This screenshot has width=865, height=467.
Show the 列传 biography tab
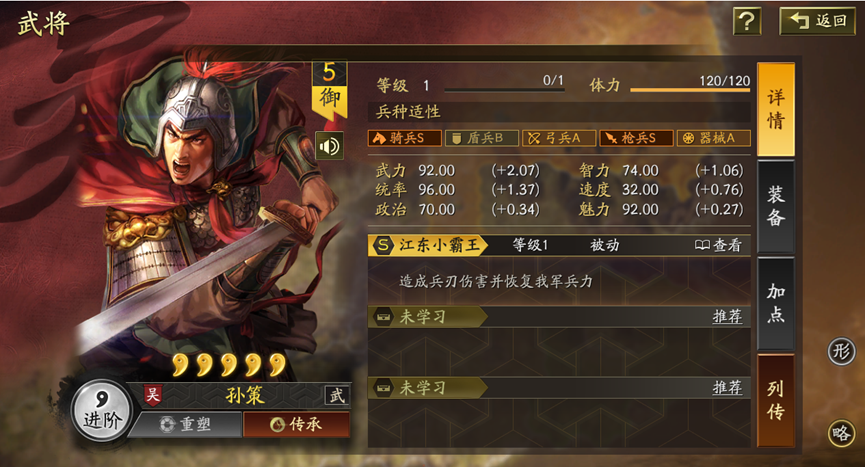(776, 399)
